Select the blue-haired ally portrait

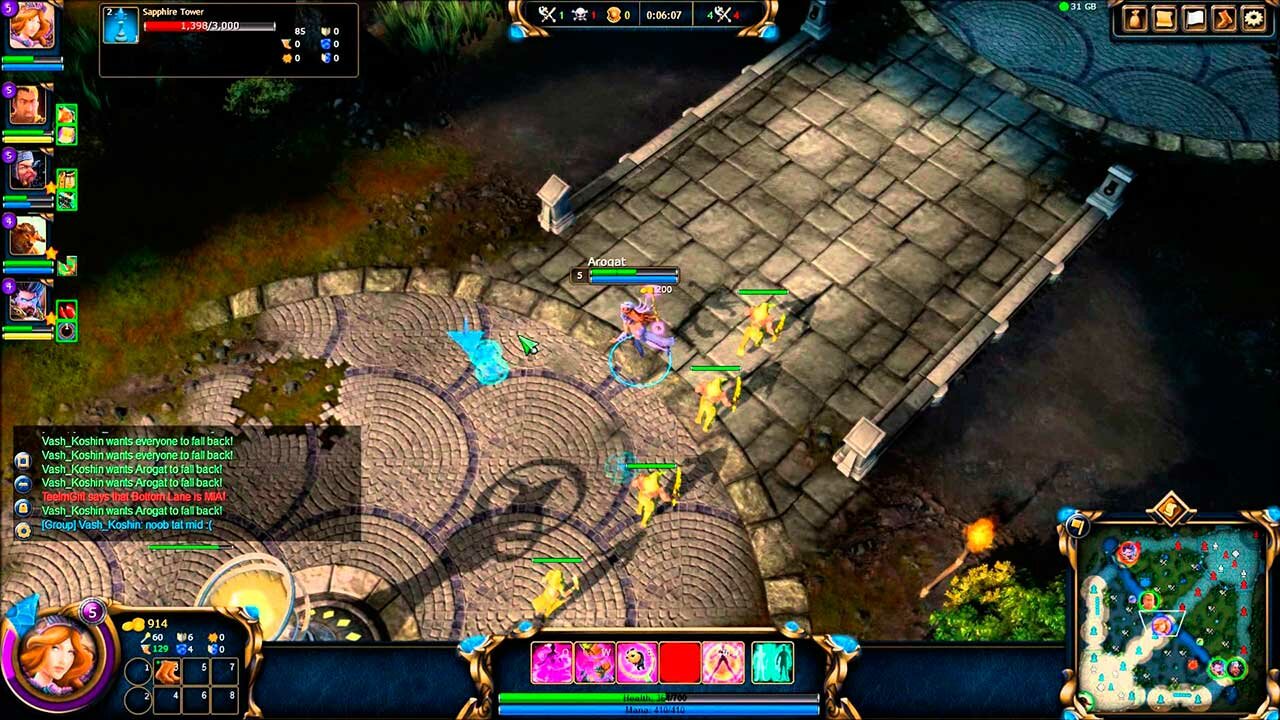tap(28, 301)
